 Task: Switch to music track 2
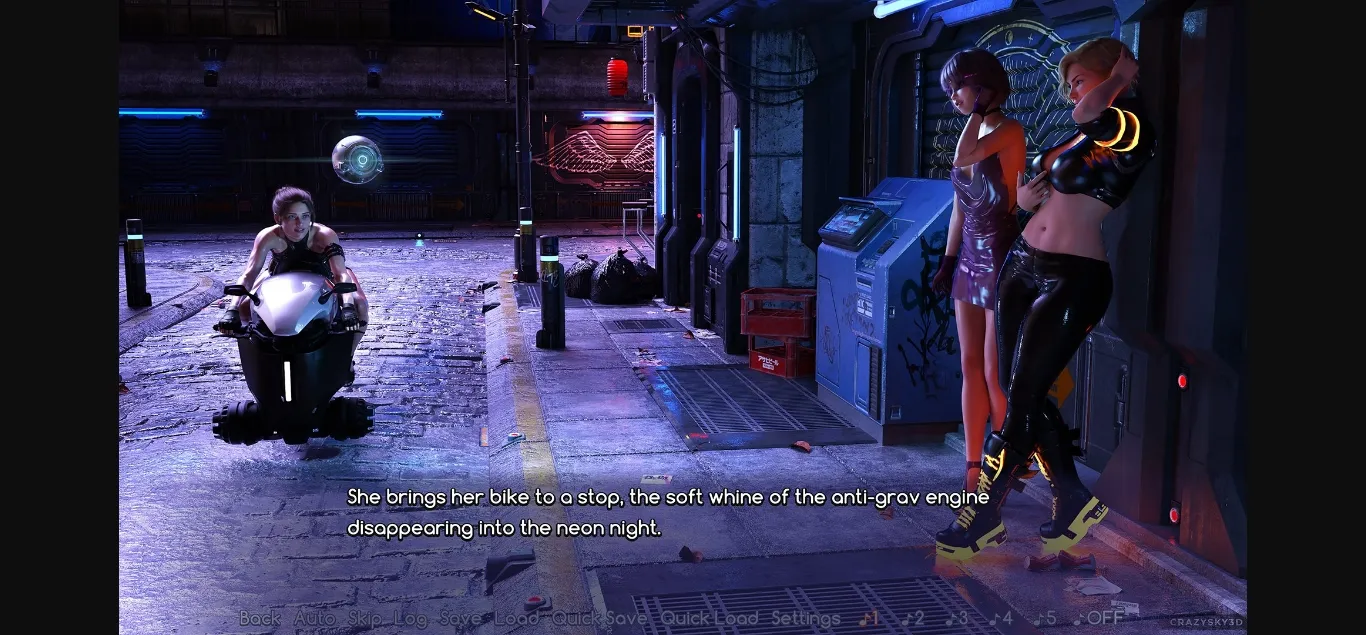point(913,619)
